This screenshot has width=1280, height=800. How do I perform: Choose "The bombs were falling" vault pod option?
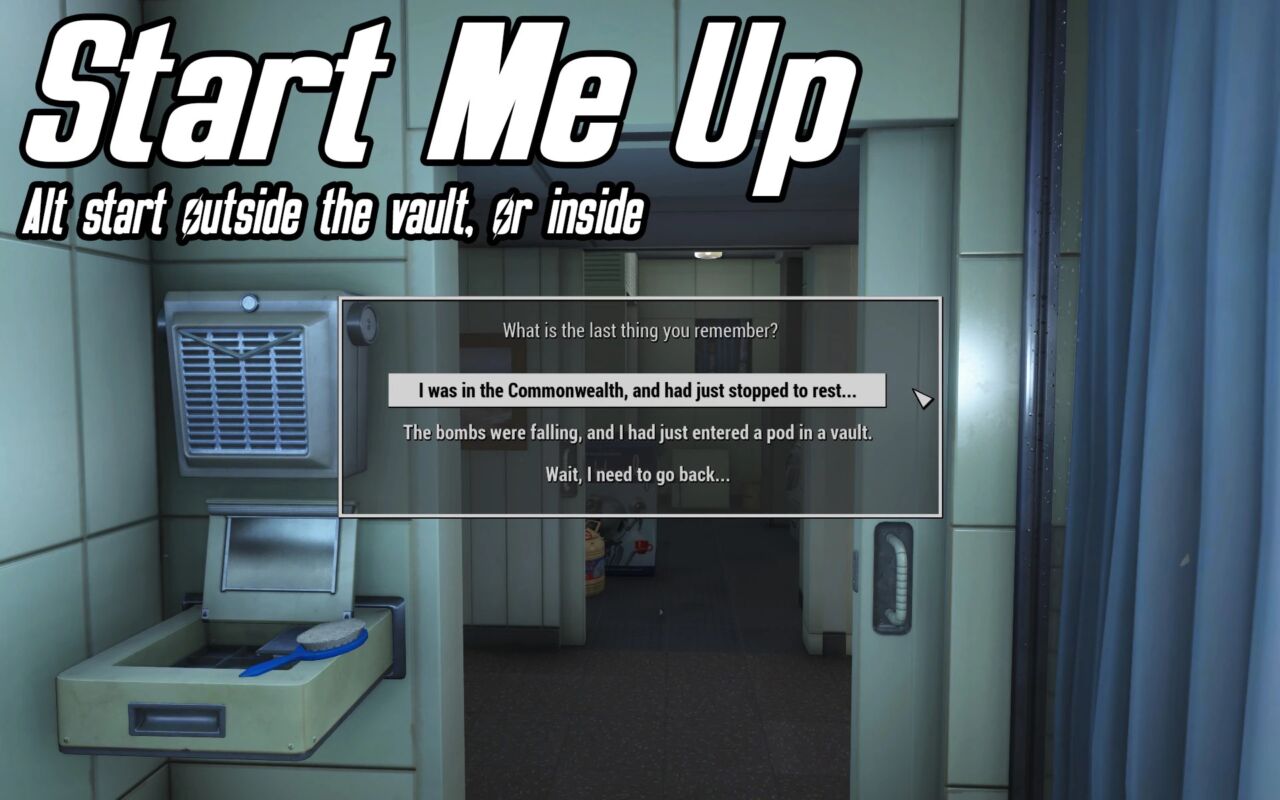pyautogui.click(x=637, y=432)
